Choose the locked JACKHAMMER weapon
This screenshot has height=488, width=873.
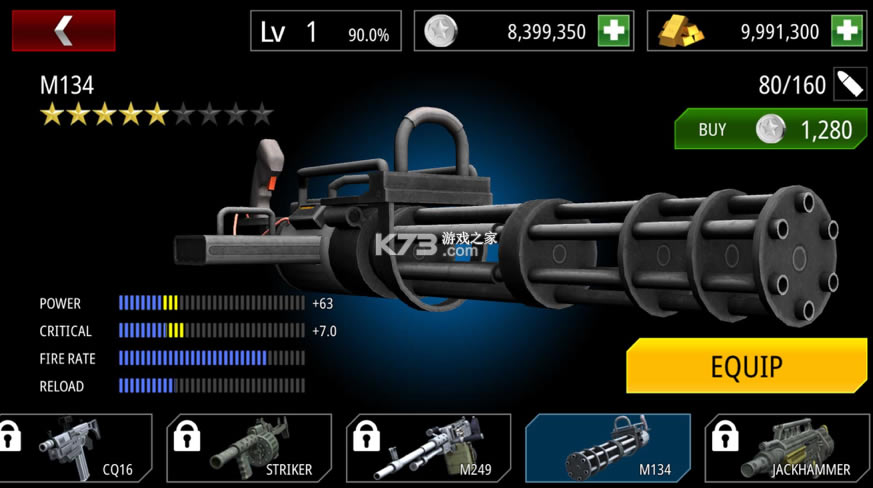coord(787,450)
